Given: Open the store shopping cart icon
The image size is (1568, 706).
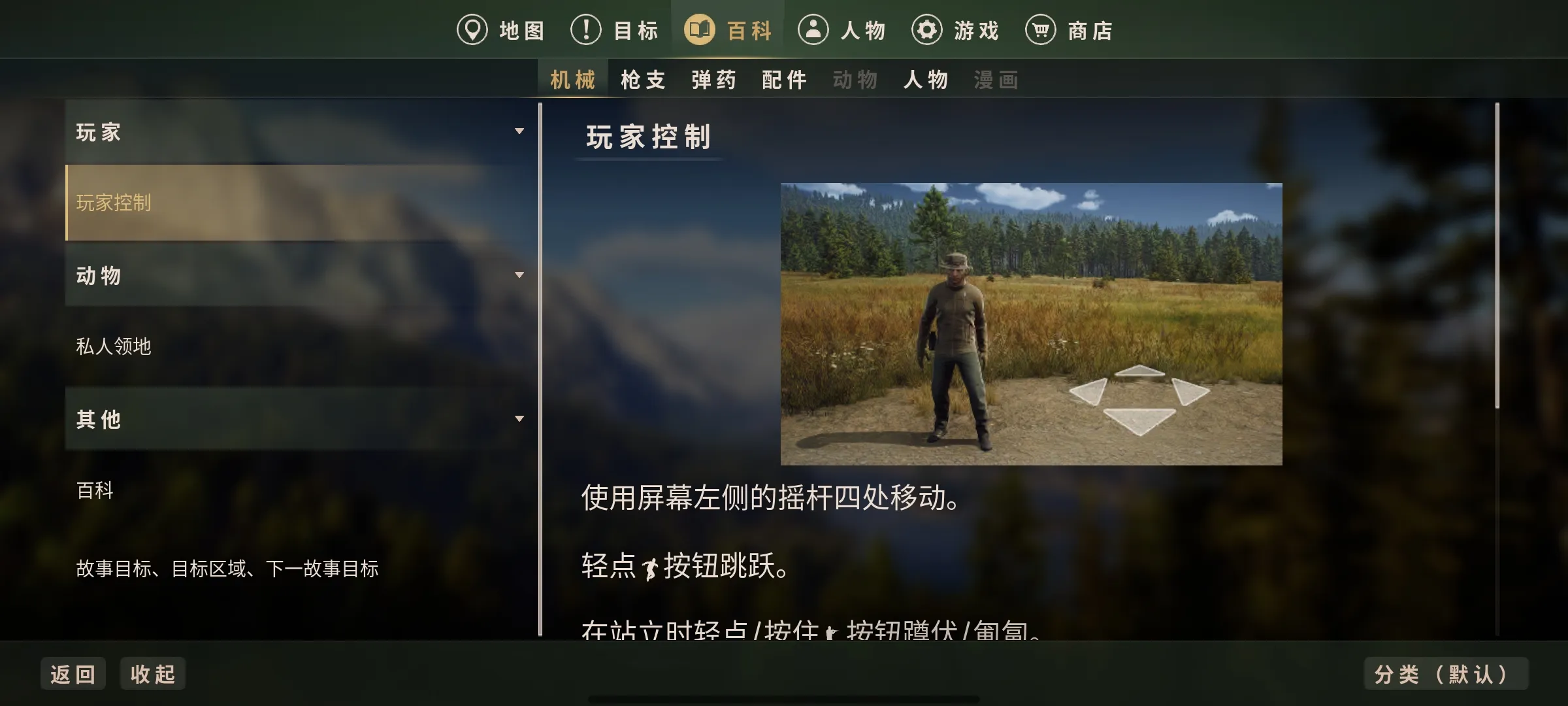Looking at the screenshot, I should click(1040, 29).
